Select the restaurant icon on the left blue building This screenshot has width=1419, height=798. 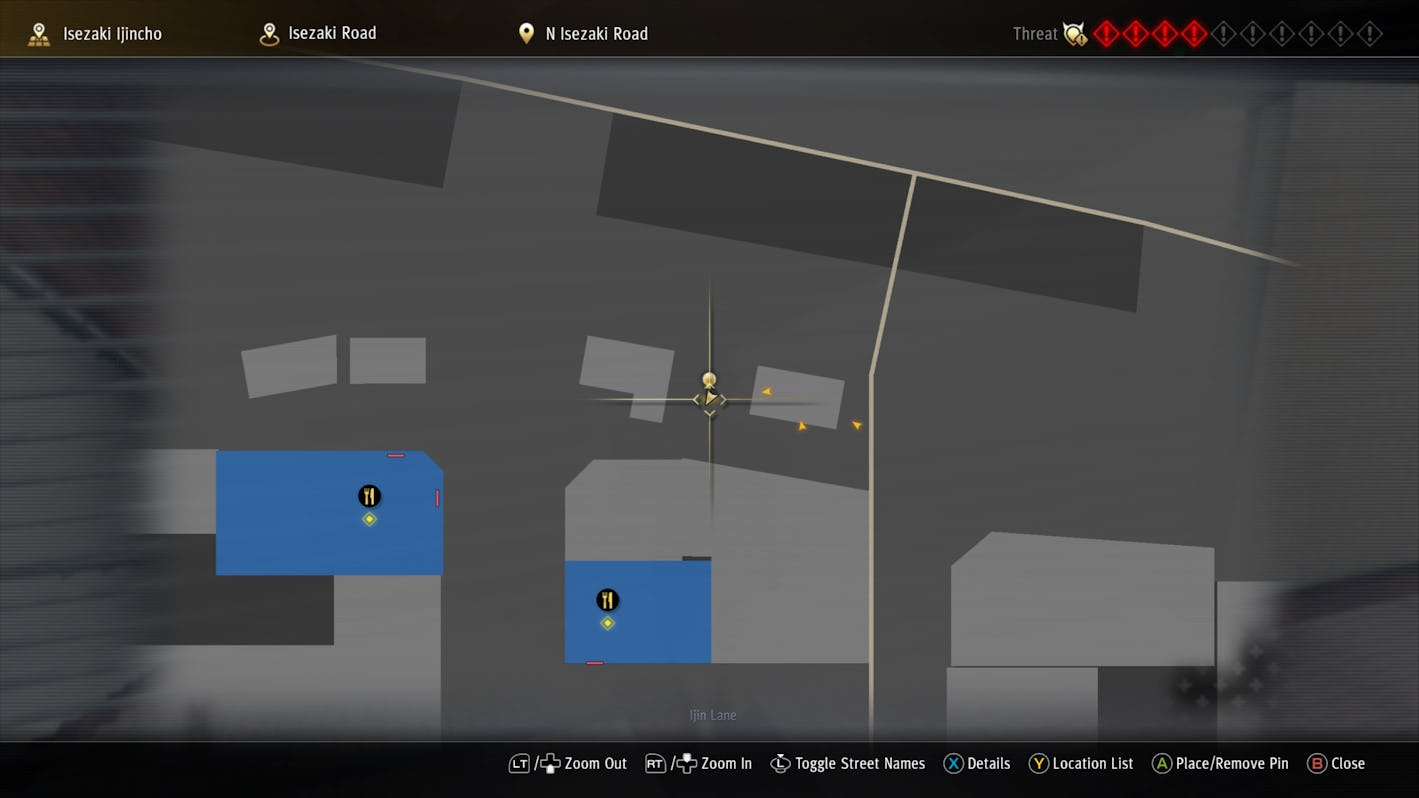pyautogui.click(x=369, y=495)
